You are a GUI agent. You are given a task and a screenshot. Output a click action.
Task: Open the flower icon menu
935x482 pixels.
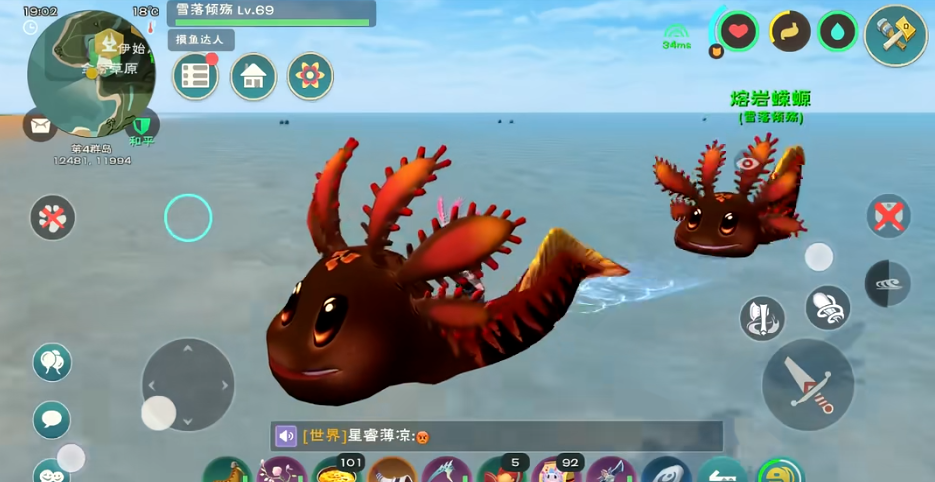point(310,77)
